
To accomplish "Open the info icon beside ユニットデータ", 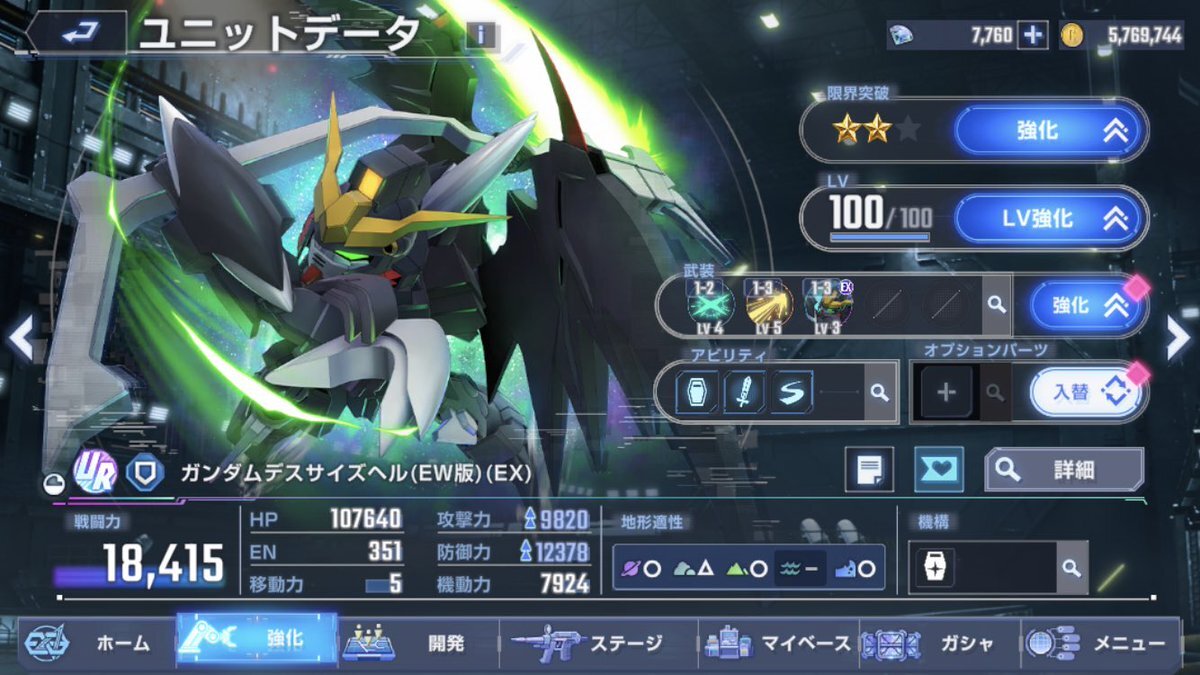I will (481, 36).
